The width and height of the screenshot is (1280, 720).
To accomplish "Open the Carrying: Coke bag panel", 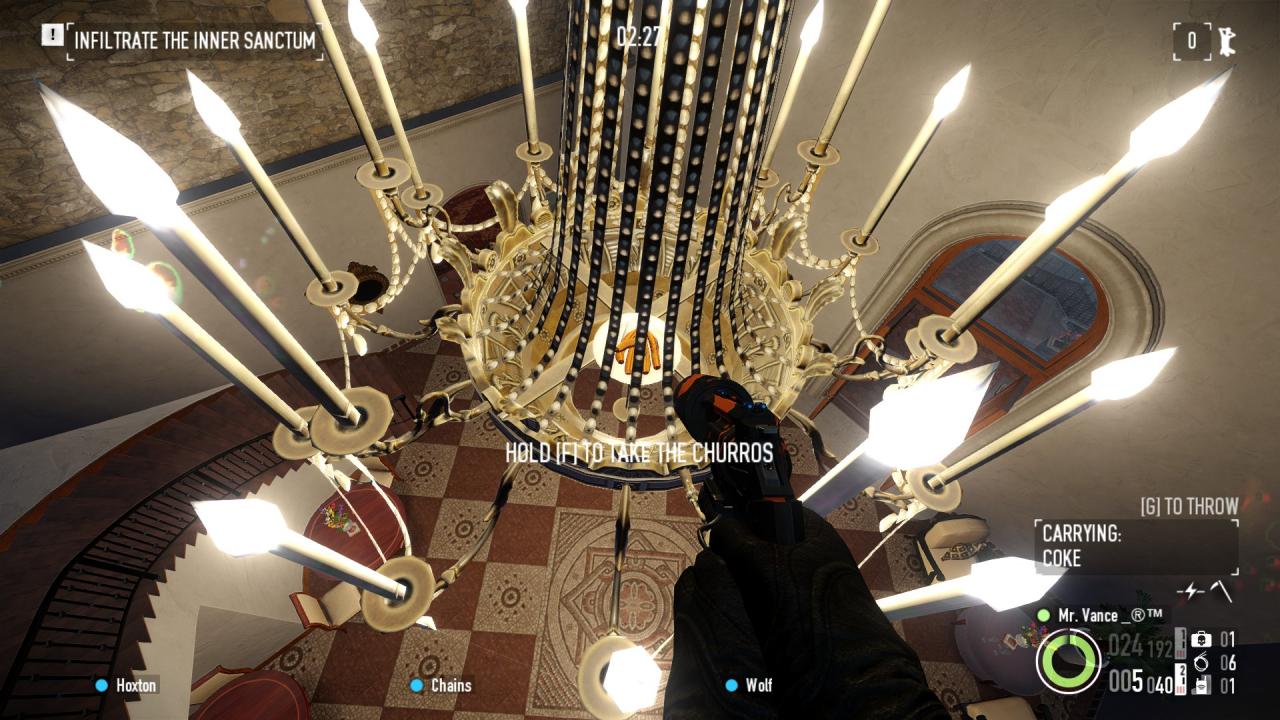I will click(1136, 546).
